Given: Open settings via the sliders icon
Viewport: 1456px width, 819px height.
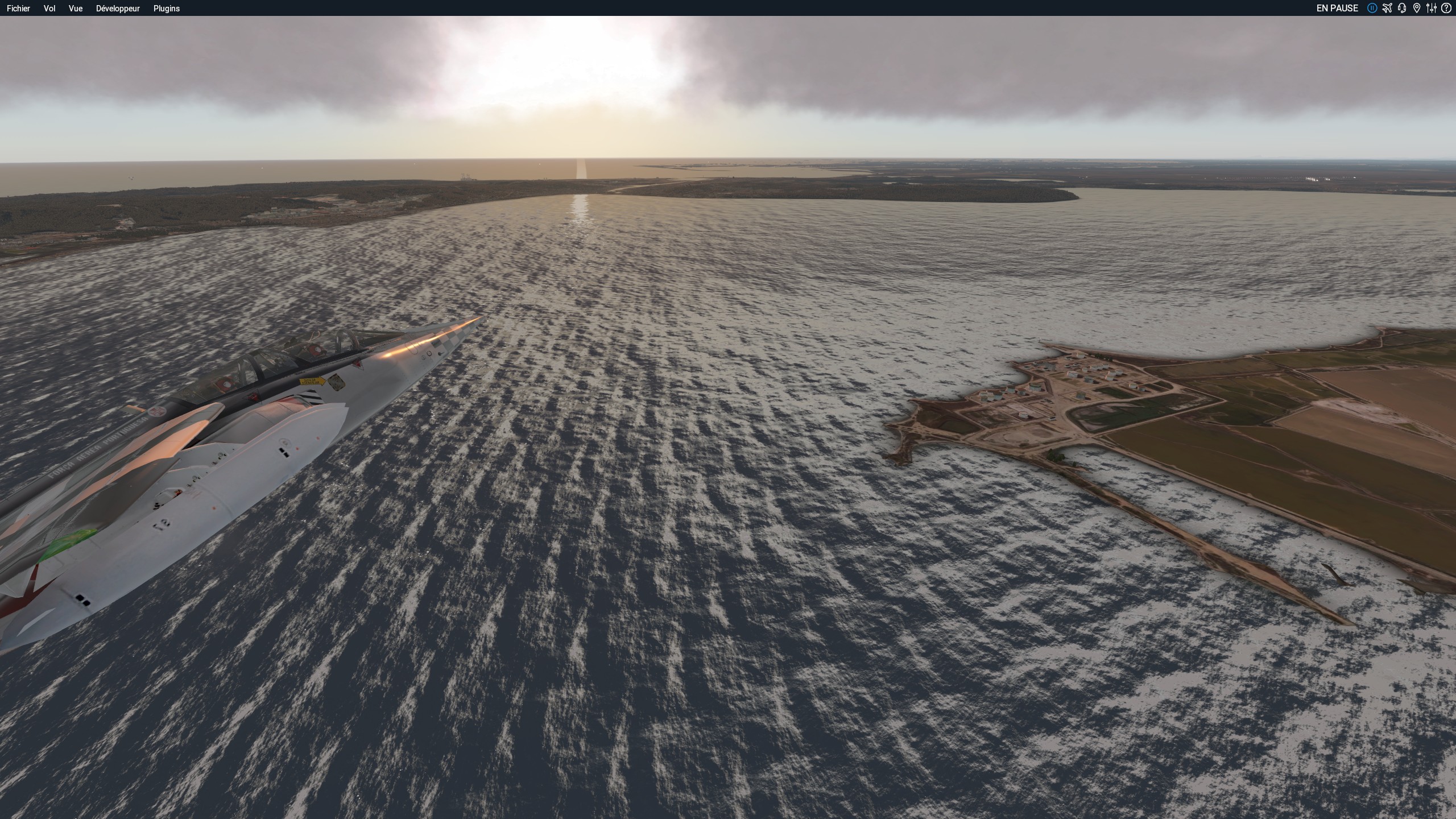Looking at the screenshot, I should point(1432,8).
